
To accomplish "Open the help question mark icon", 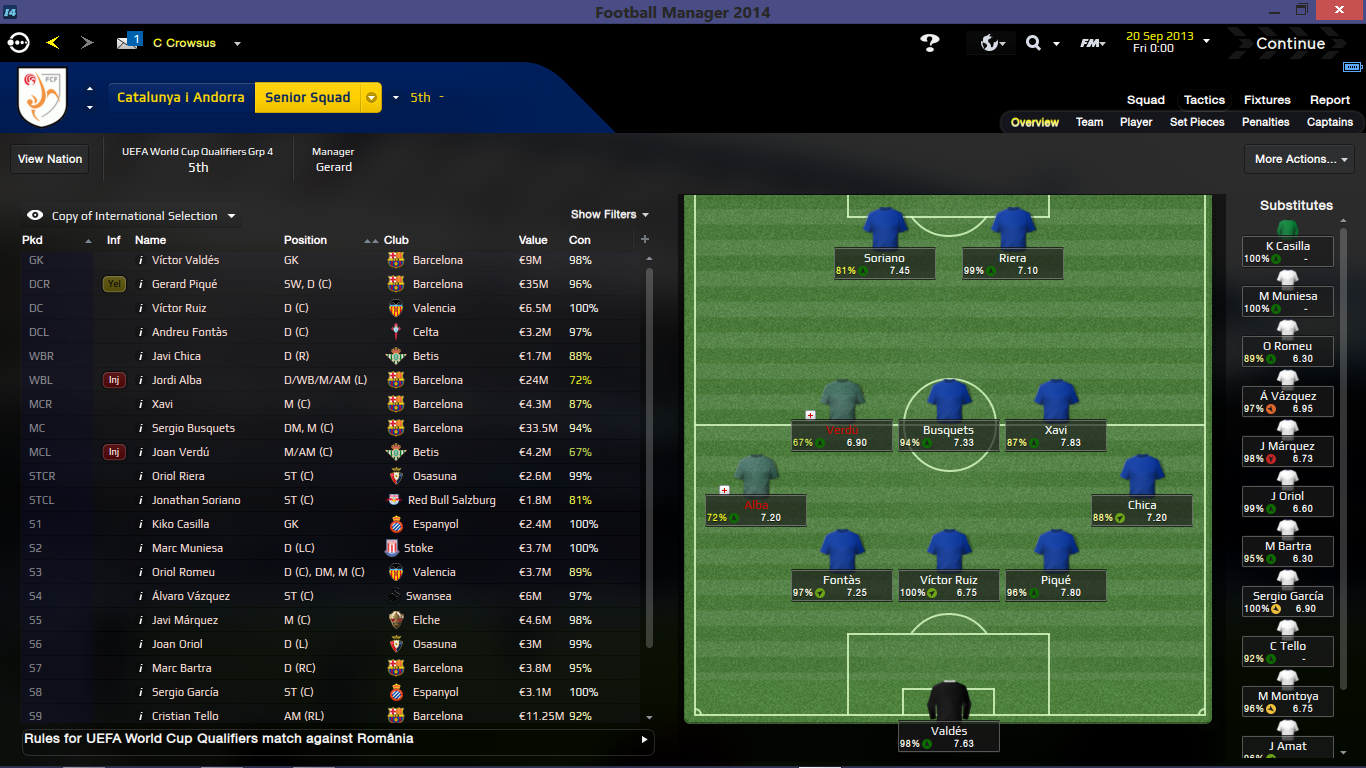I will (x=930, y=43).
